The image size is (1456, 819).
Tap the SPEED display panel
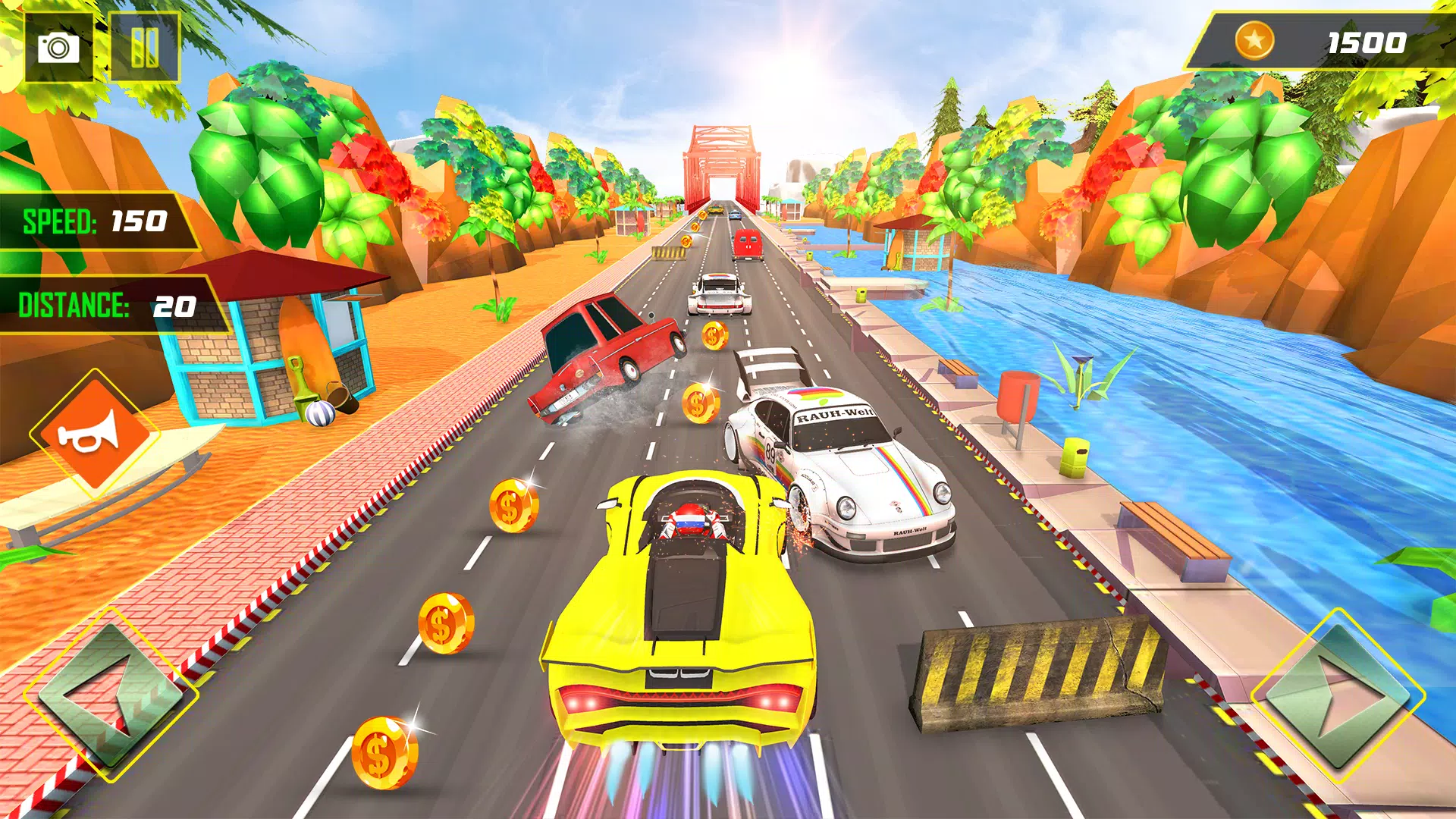(91, 222)
